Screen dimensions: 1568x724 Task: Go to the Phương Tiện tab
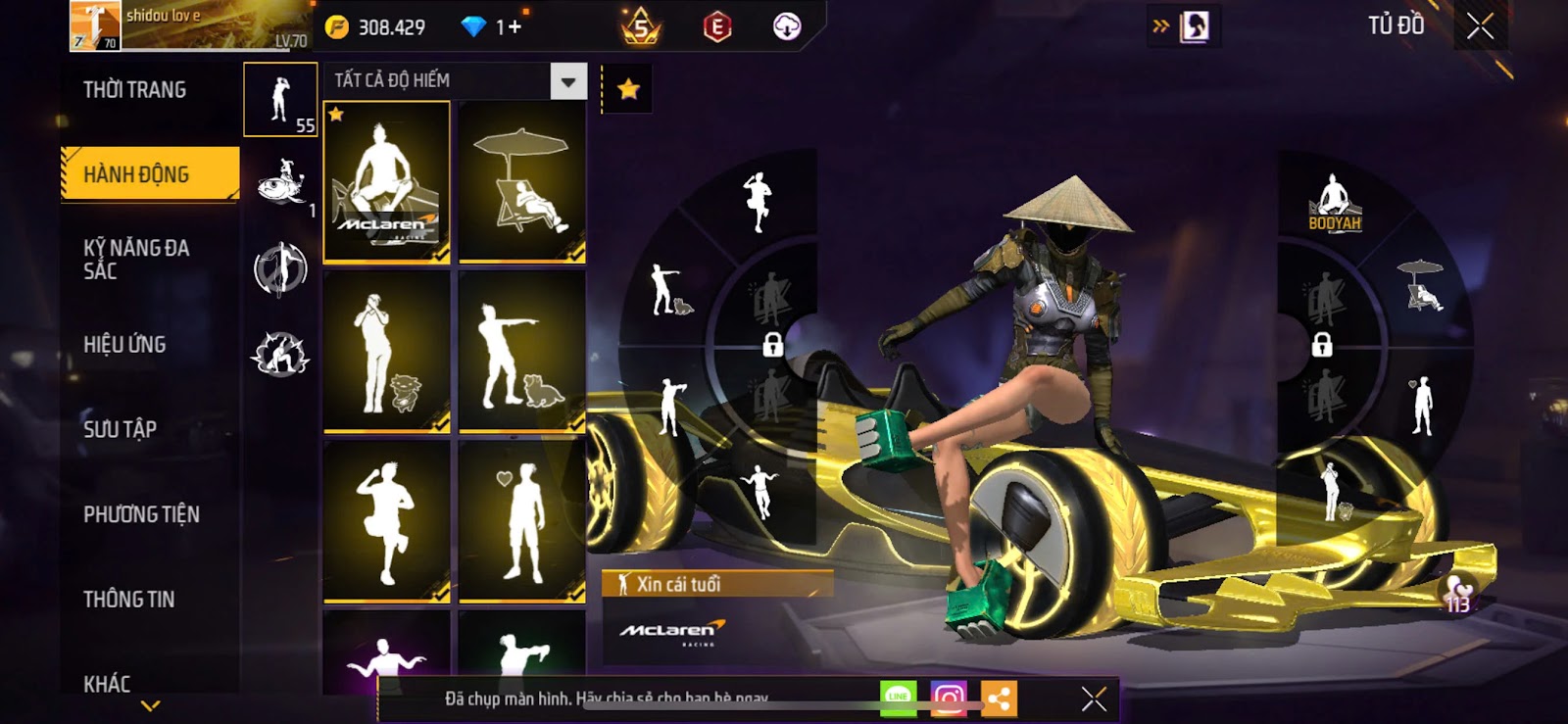pyautogui.click(x=142, y=514)
